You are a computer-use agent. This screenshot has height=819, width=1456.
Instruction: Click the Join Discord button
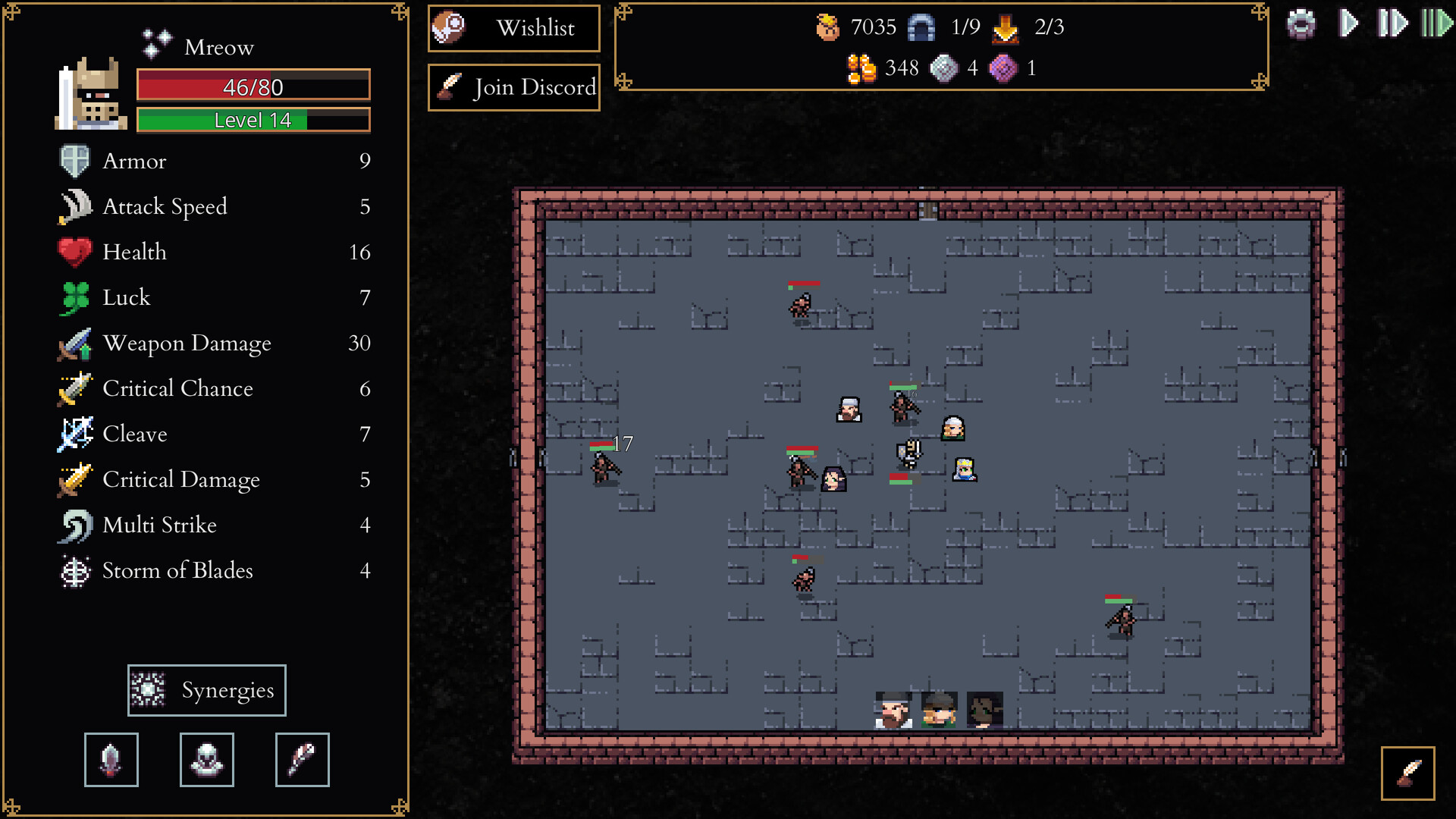513,88
